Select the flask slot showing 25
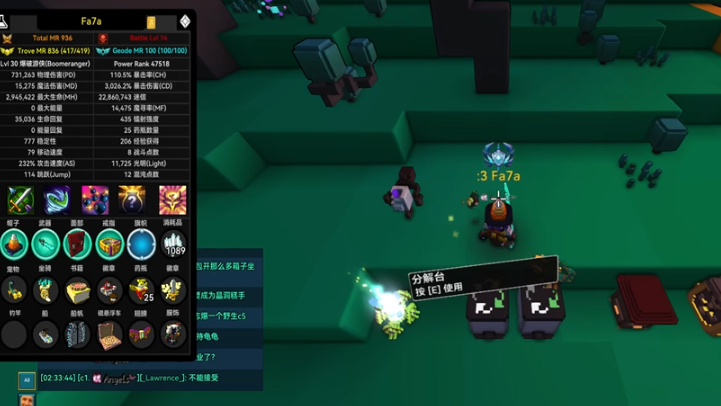The image size is (721, 406). (142, 290)
